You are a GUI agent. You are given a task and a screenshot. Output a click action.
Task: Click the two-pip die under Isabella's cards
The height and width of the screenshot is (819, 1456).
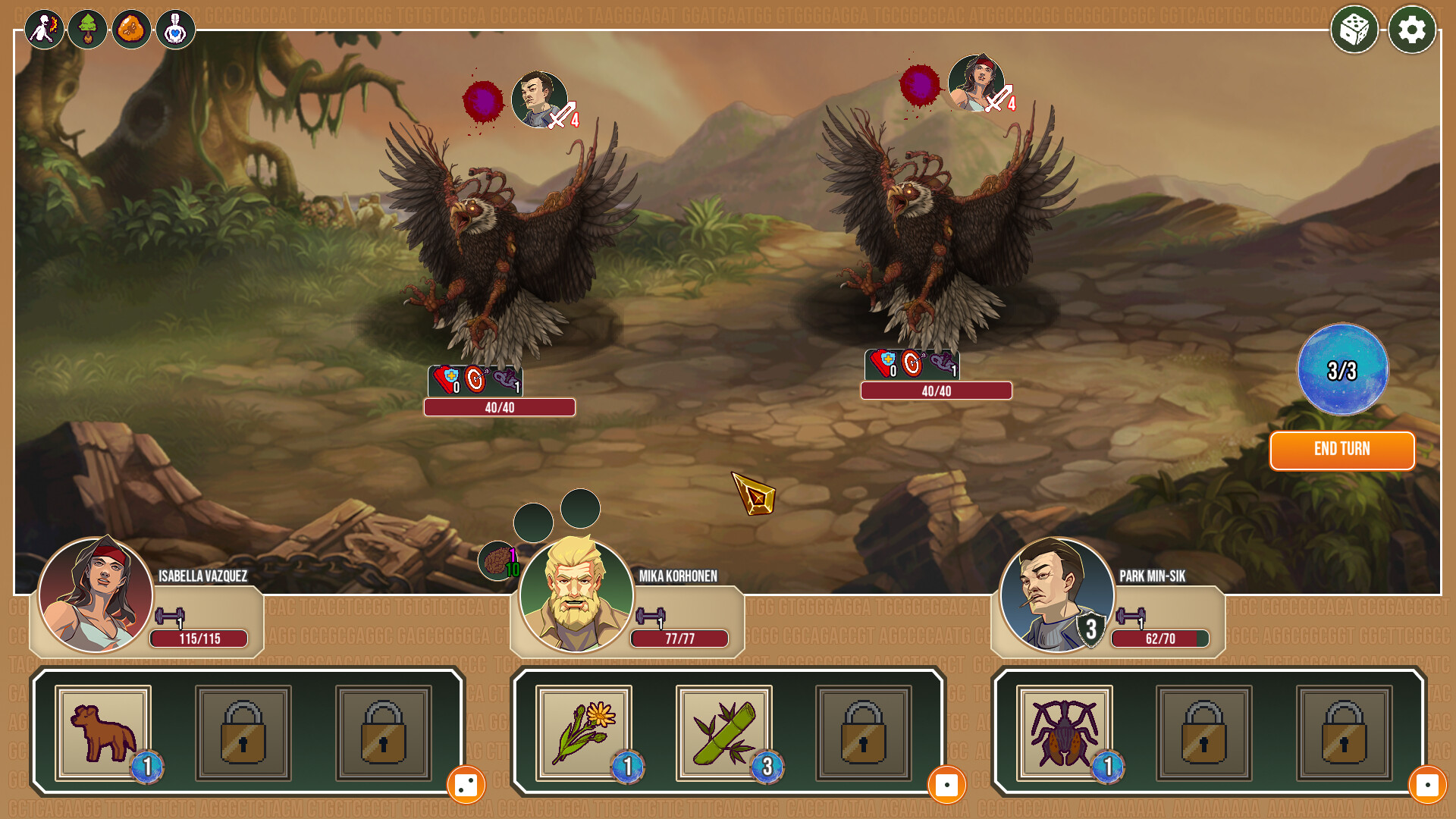466,785
